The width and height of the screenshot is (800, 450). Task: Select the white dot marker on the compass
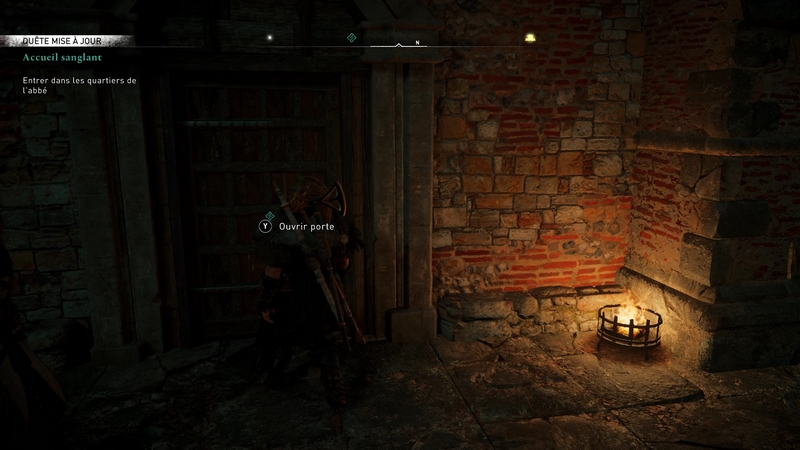(268, 38)
